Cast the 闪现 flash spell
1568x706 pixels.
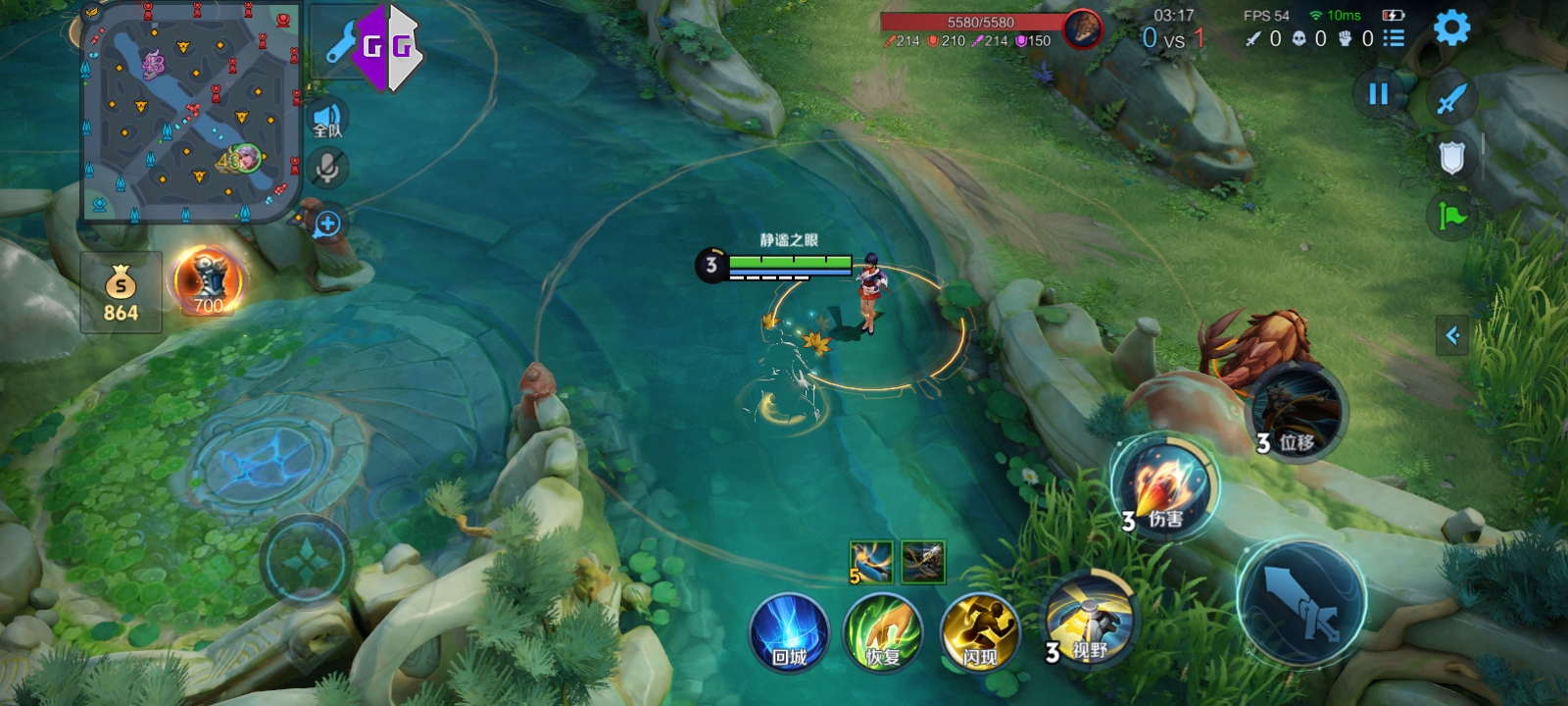pyautogui.click(x=979, y=633)
